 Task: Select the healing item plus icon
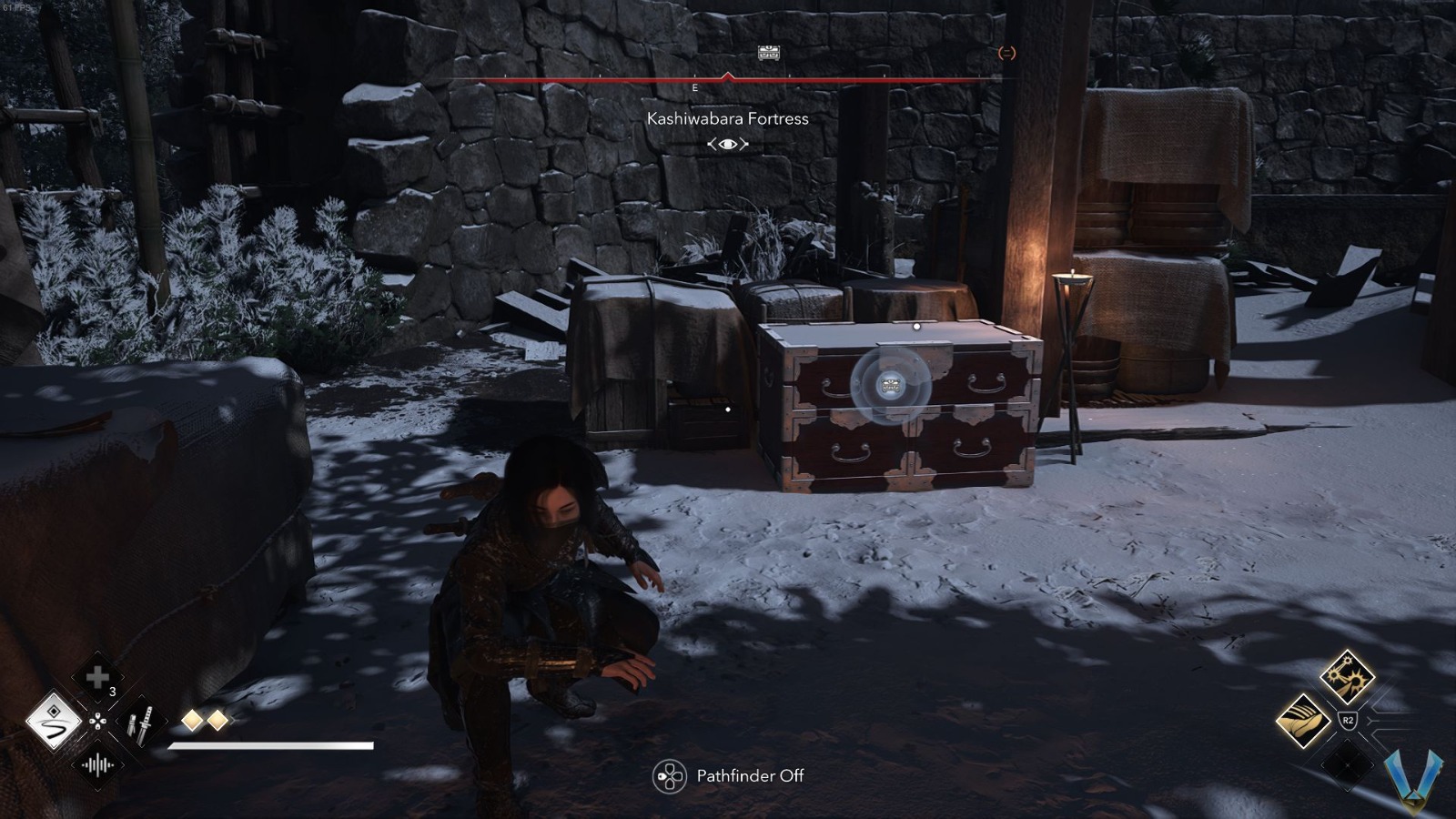(x=98, y=675)
